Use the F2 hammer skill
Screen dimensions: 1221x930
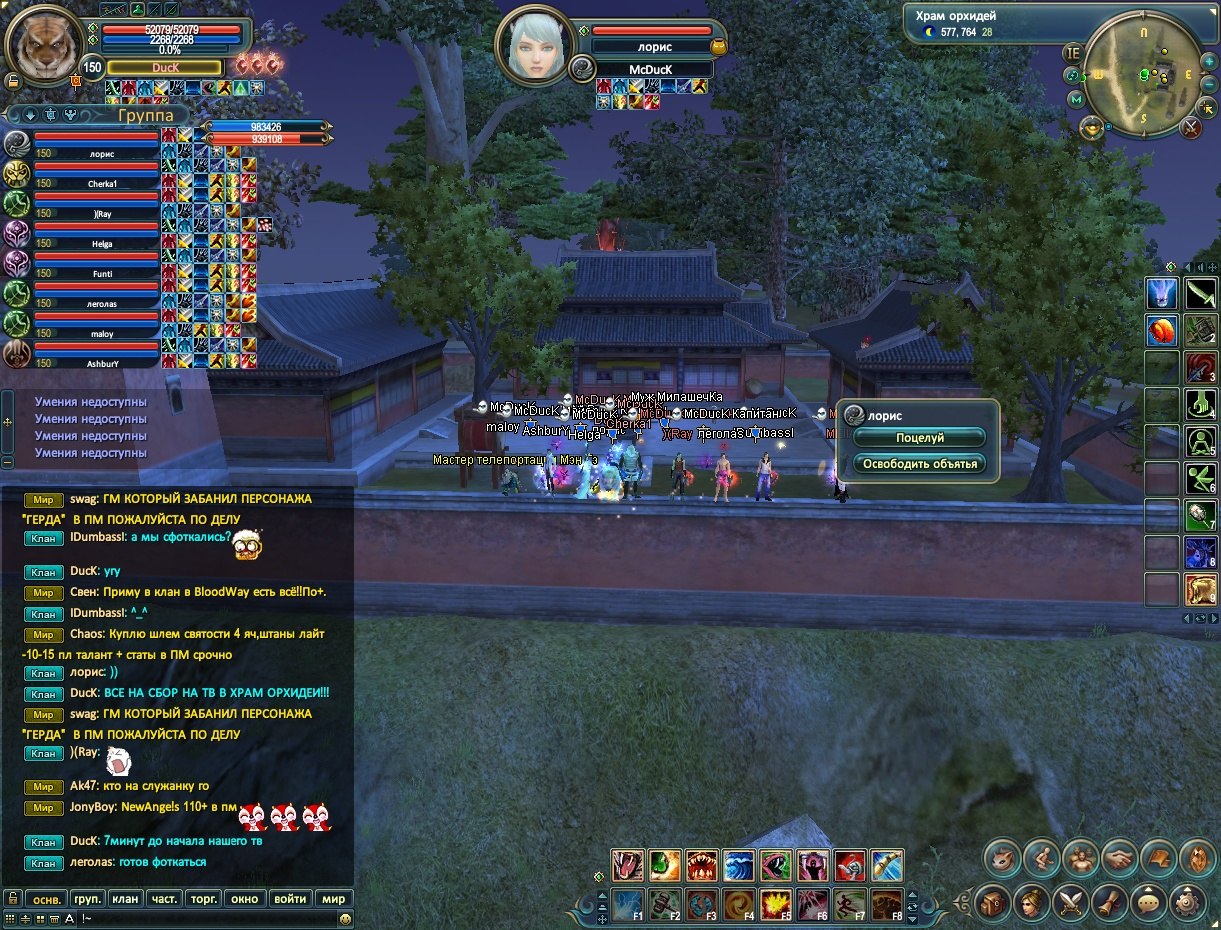tap(665, 904)
